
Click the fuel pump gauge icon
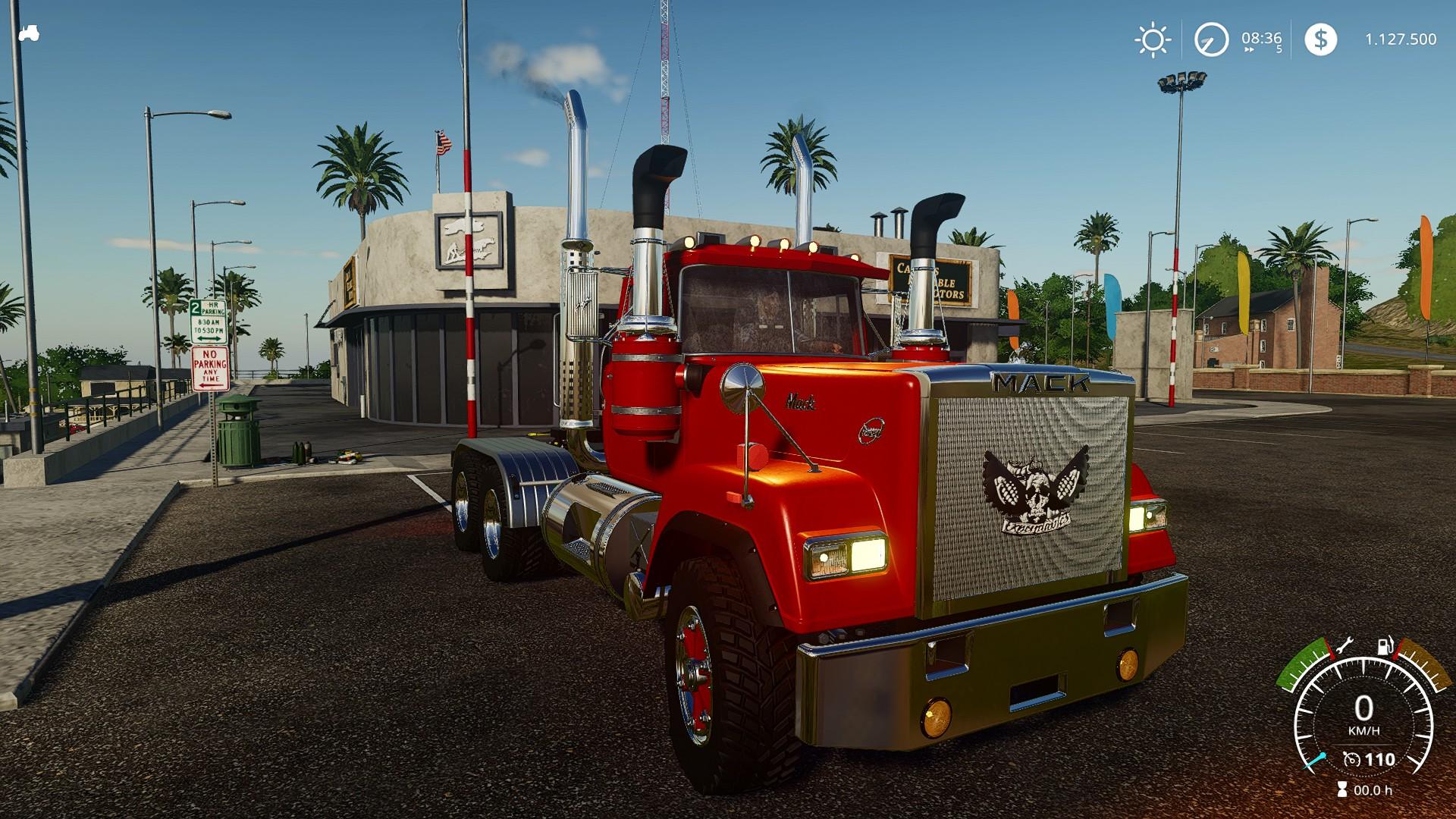(x=1385, y=648)
